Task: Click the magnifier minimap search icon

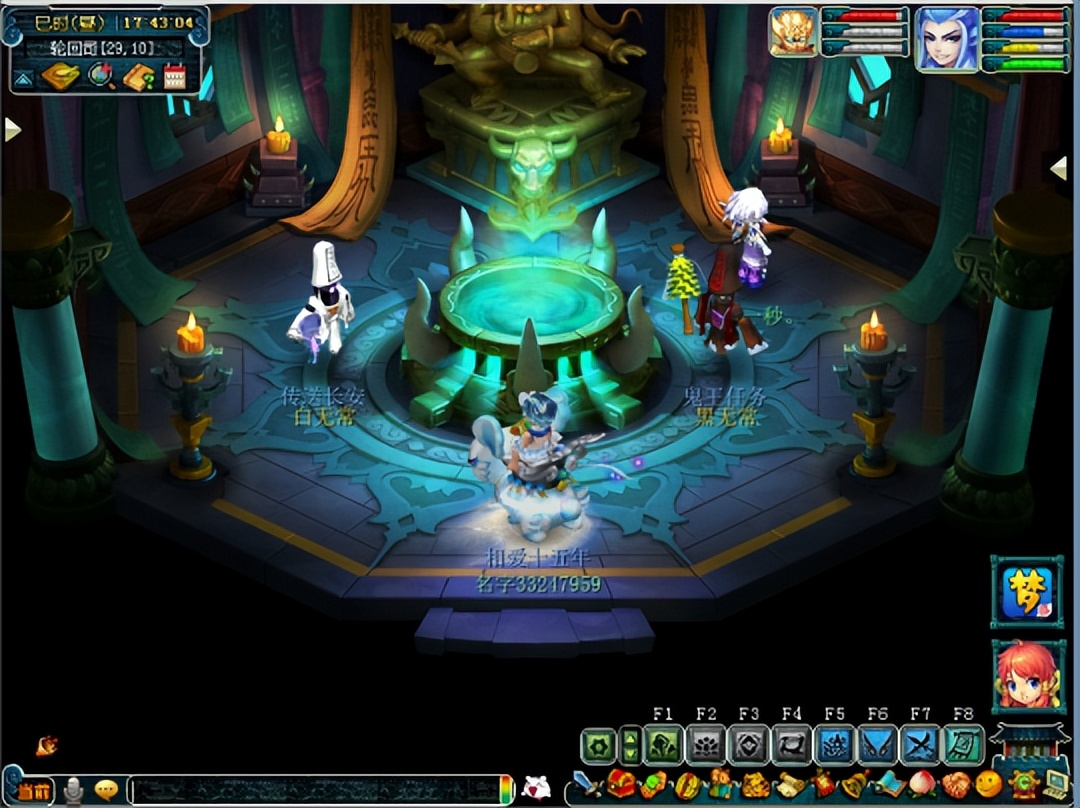Action: [x=101, y=77]
